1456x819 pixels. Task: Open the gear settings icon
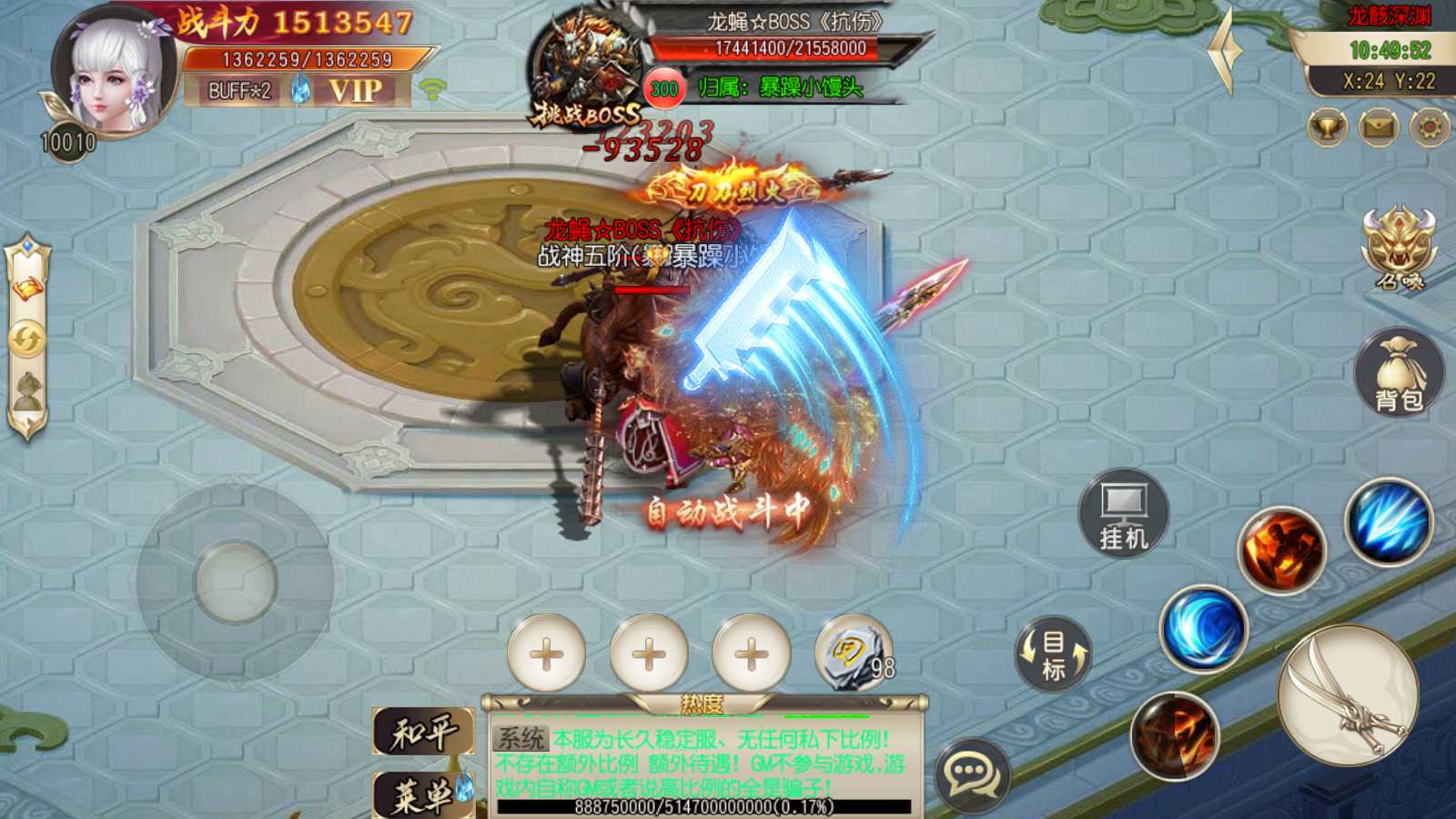point(1430,127)
